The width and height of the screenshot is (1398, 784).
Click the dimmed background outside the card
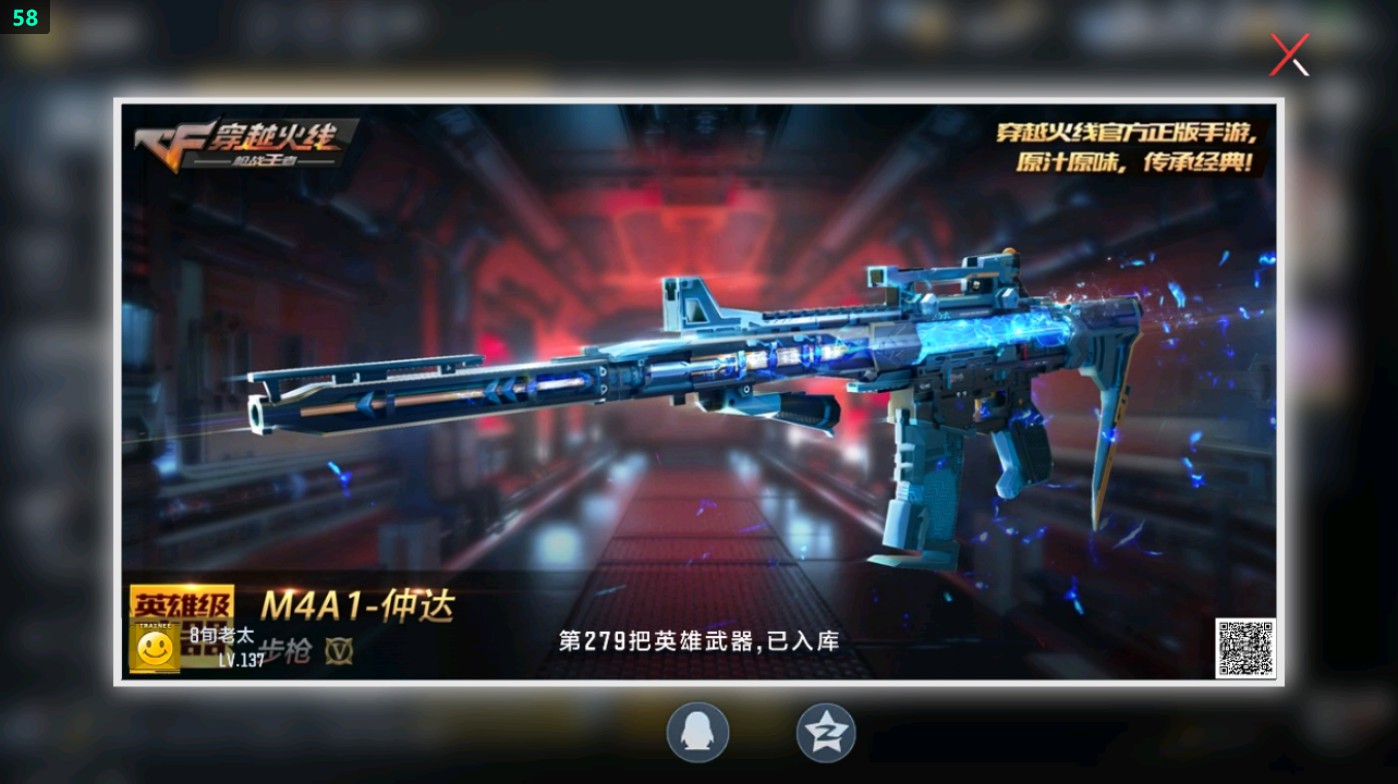55,400
